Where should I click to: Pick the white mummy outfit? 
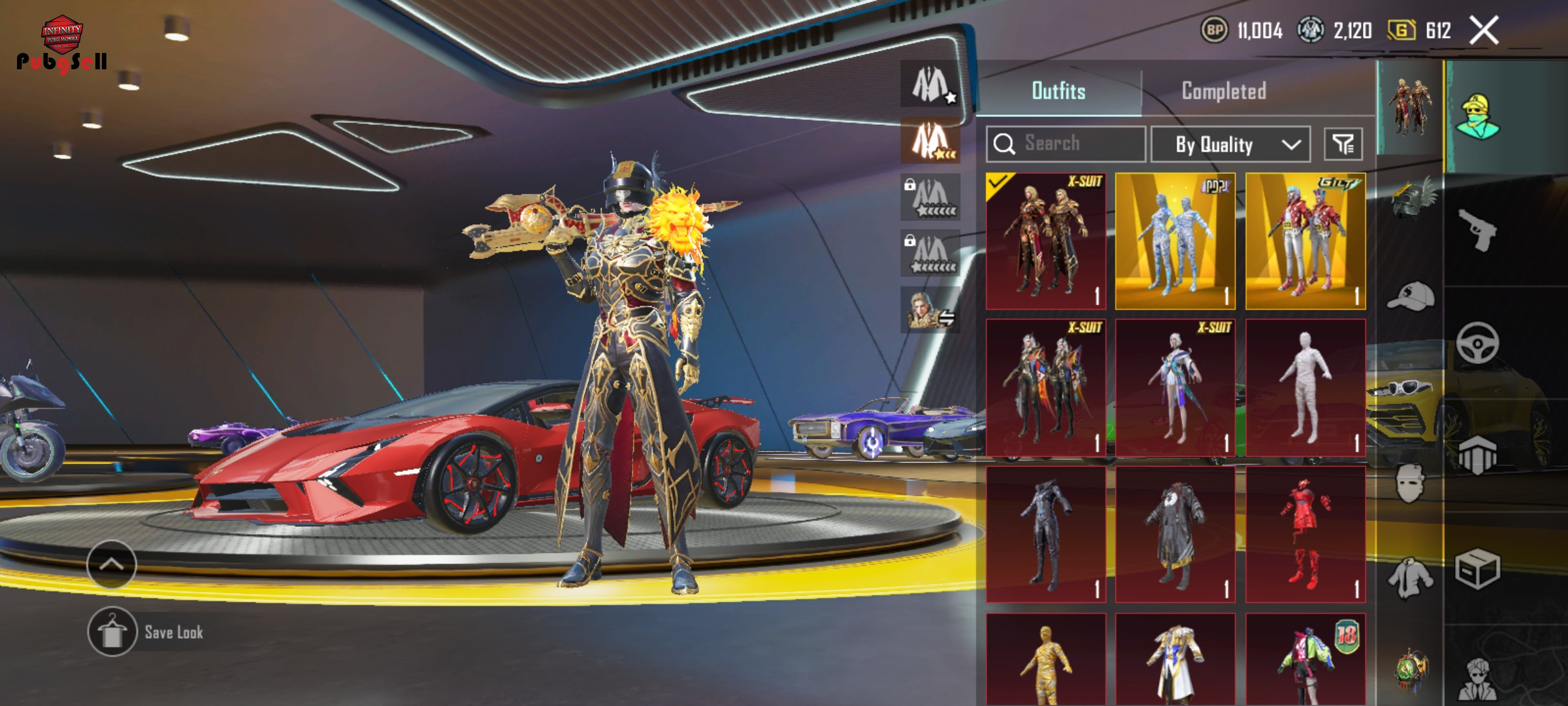(x=1305, y=388)
